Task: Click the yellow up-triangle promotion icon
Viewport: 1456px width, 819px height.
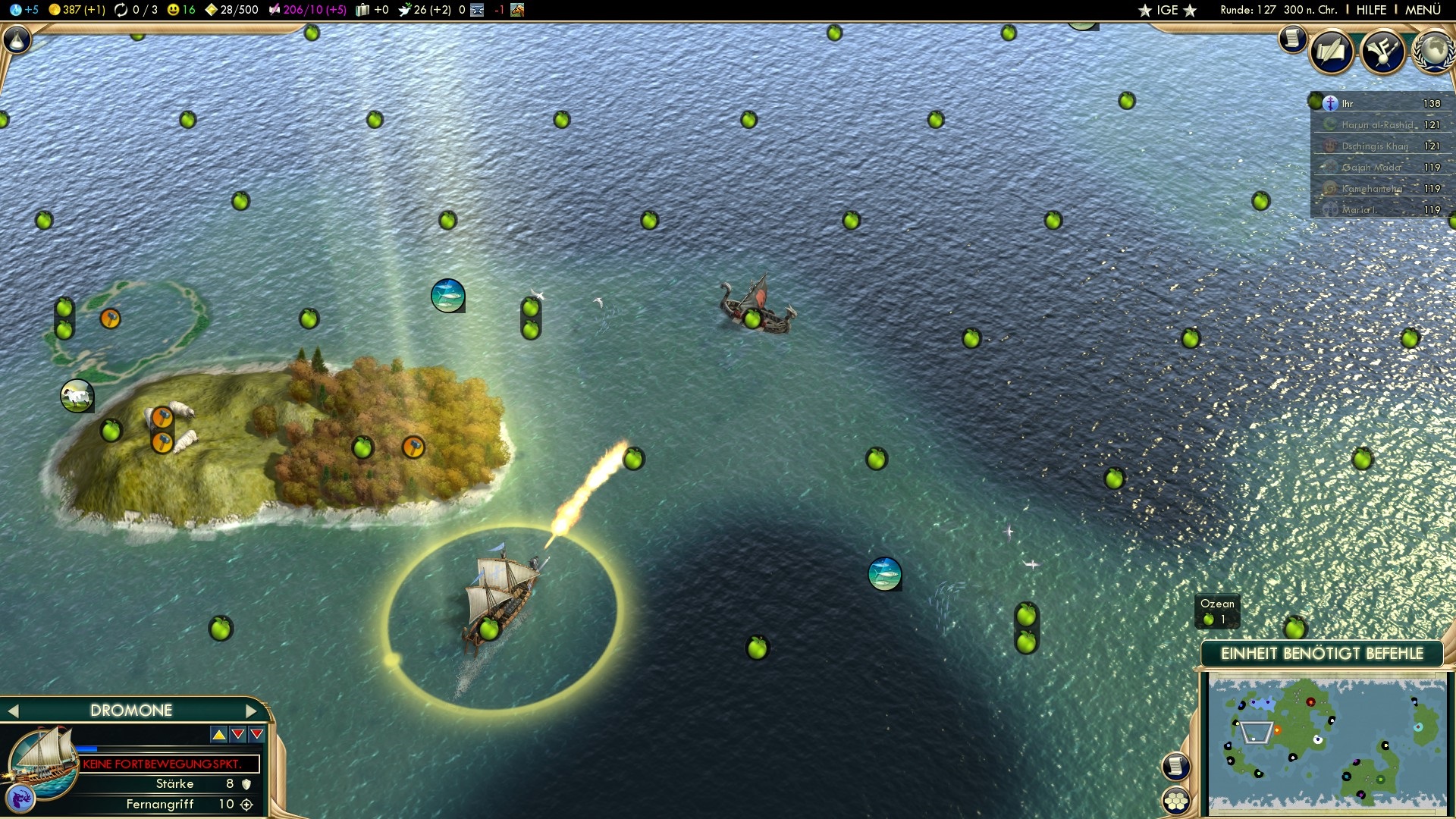Action: point(218,734)
